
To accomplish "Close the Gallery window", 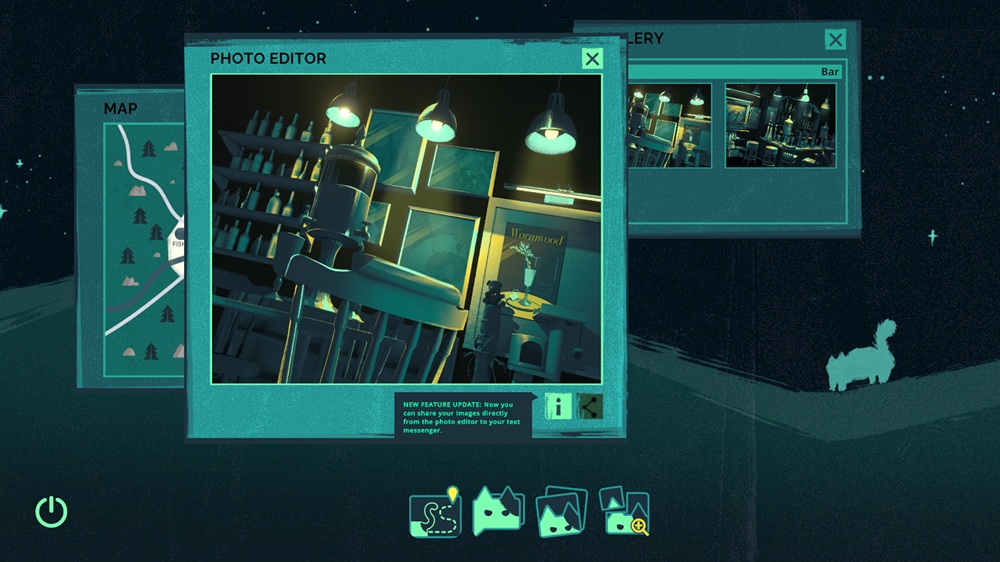I will click(x=835, y=40).
